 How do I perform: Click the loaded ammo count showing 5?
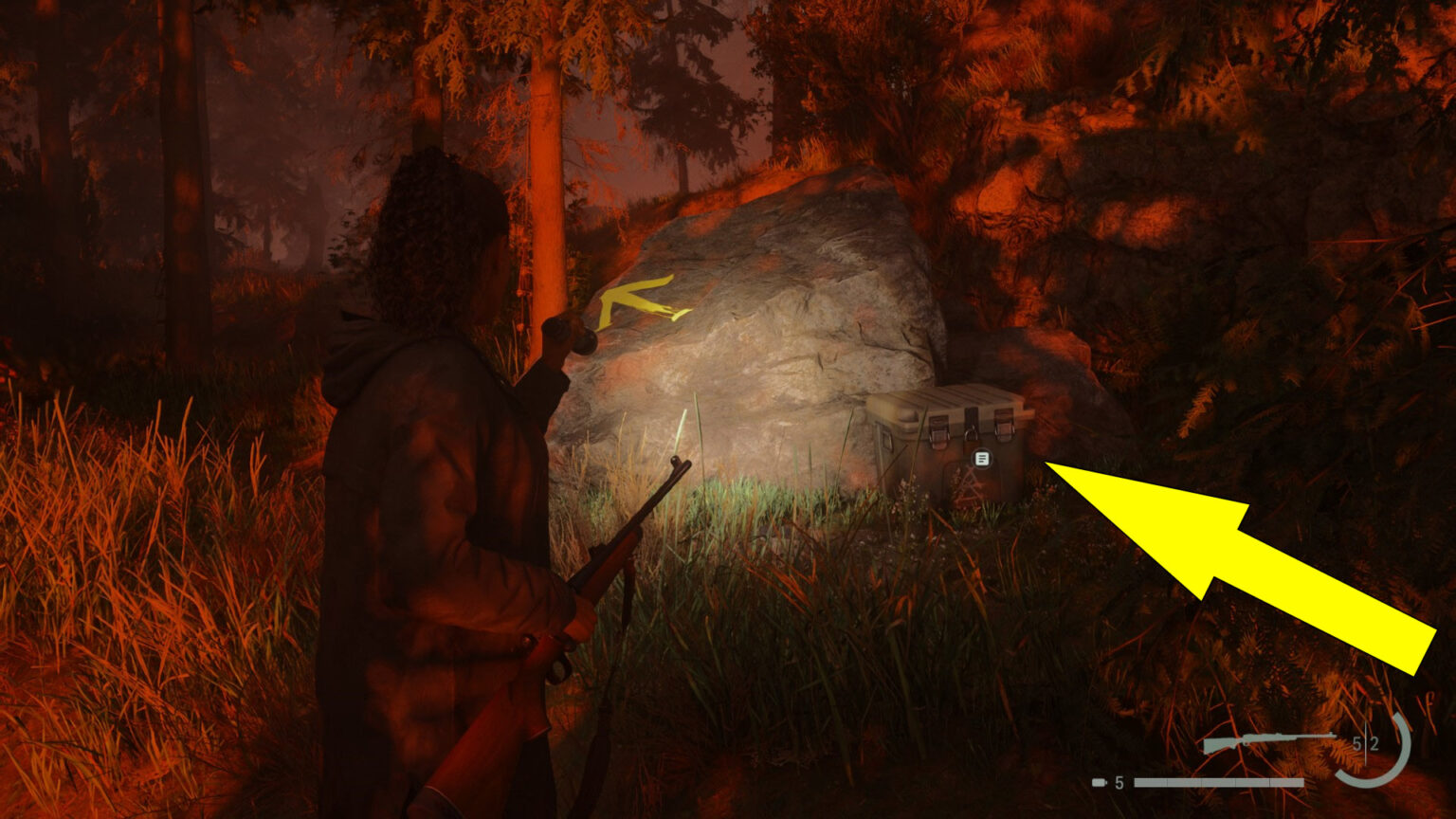point(1357,742)
